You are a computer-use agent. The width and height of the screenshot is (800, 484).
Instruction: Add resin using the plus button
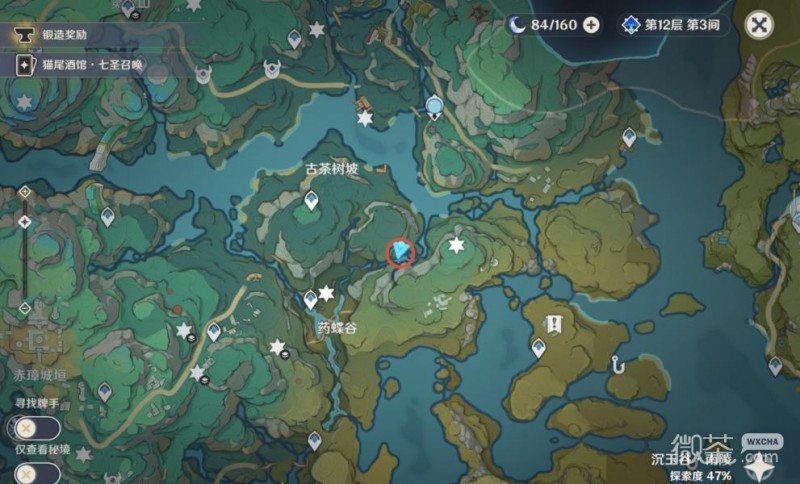591,25
